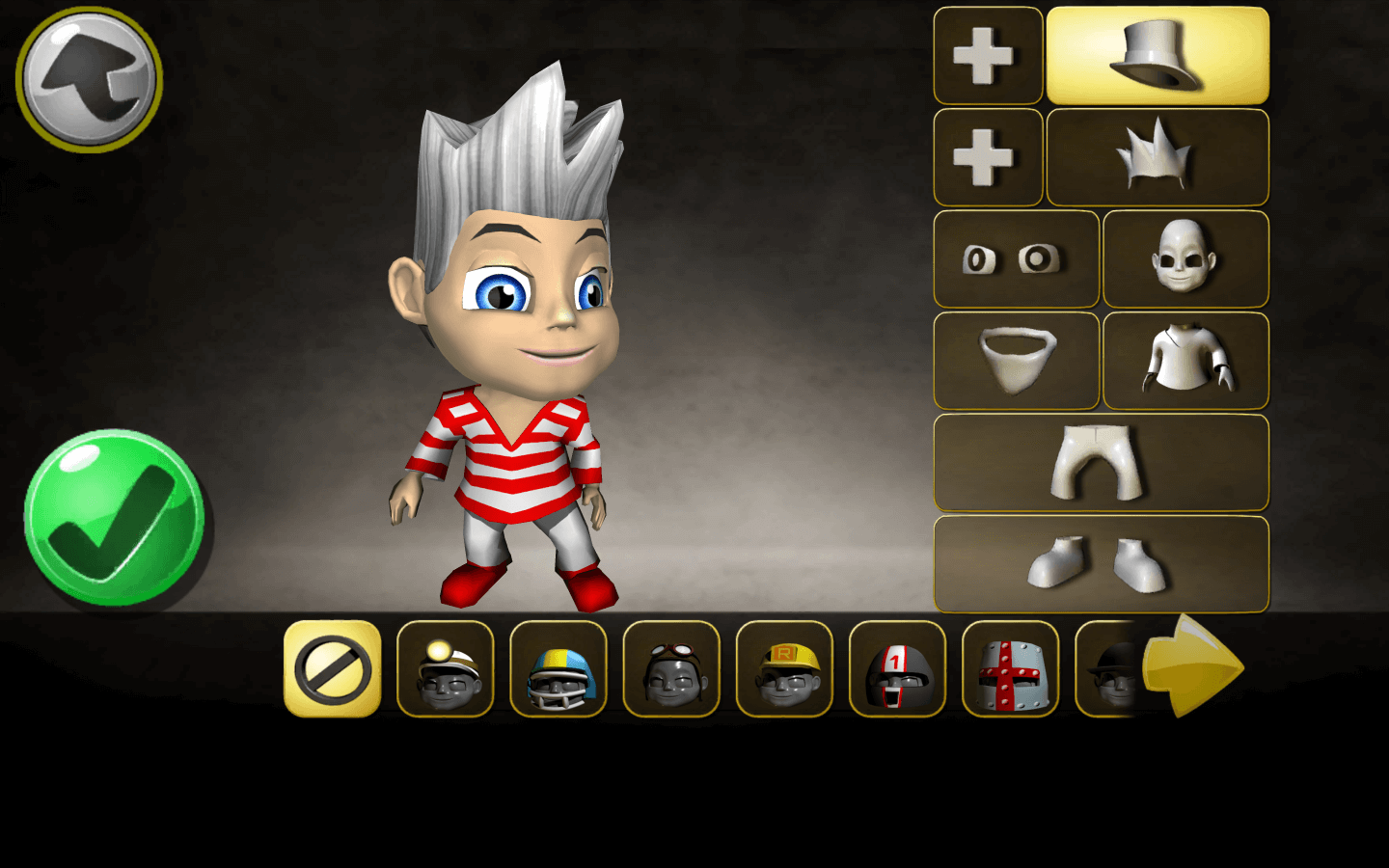The height and width of the screenshot is (868, 1389).
Task: Choose the shoes category
Action: [x=1101, y=564]
